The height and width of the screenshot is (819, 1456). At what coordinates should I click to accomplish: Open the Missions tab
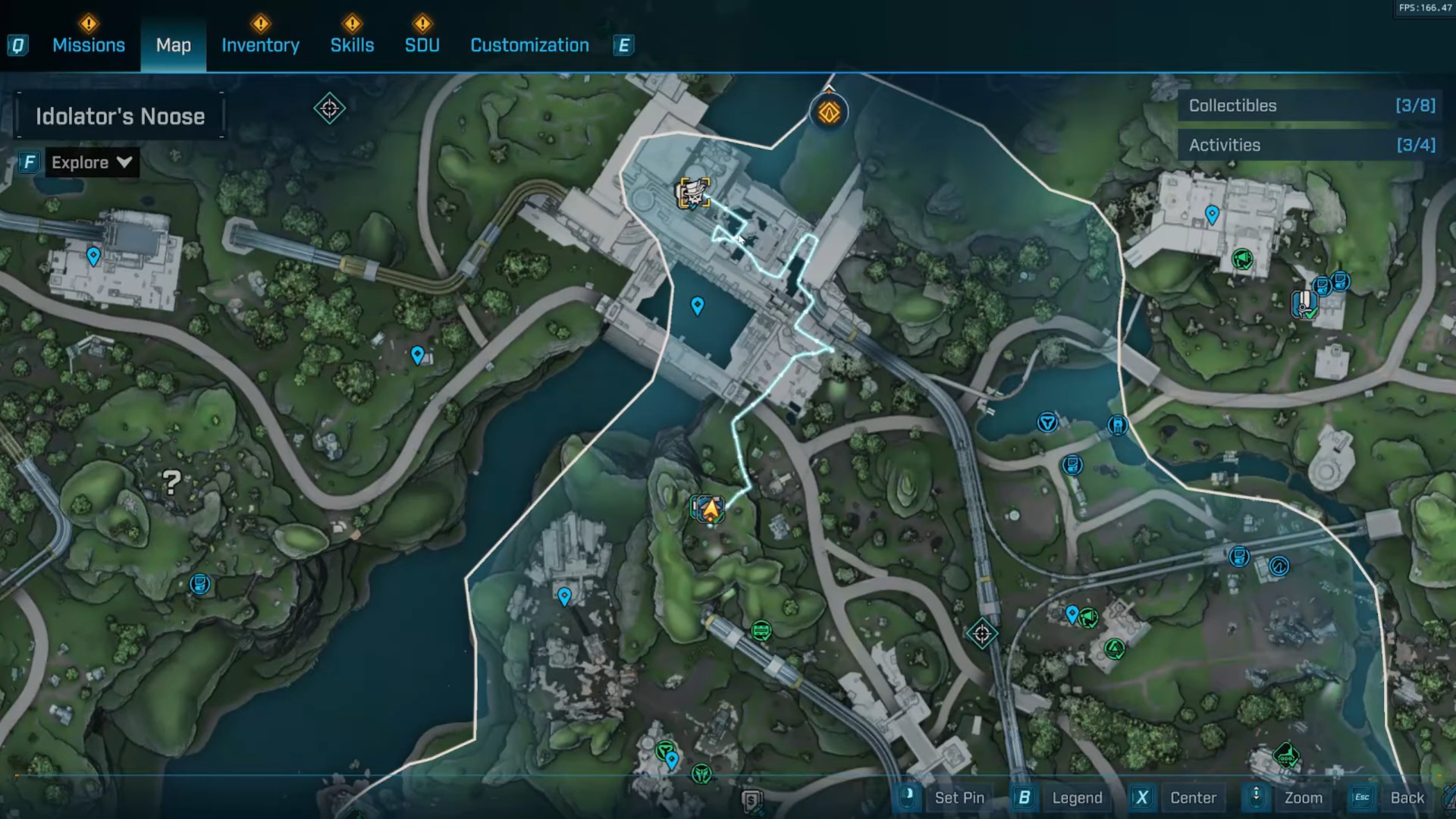click(88, 45)
